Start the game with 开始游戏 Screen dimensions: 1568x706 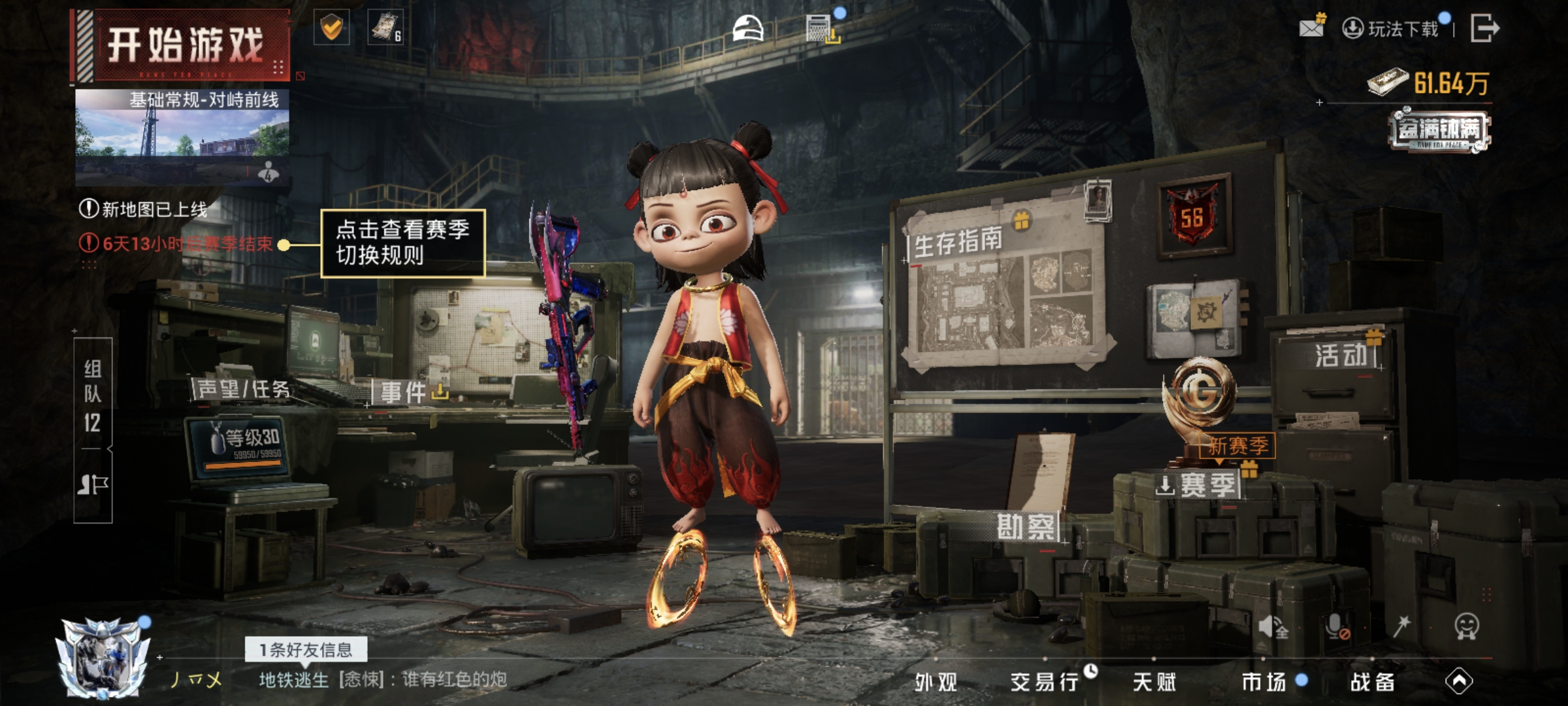pos(184,46)
